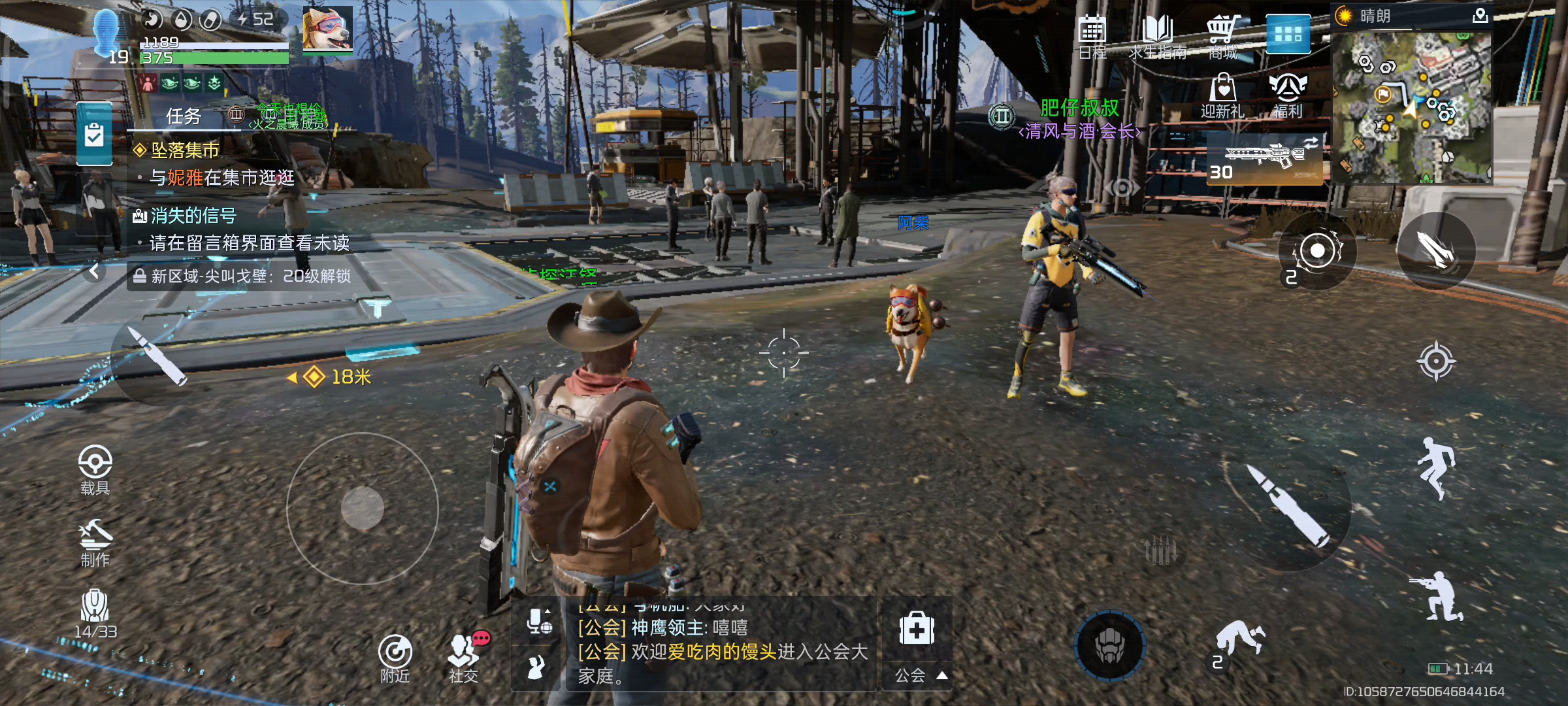Select the 坠落集市 quest tracker entry

pos(186,150)
